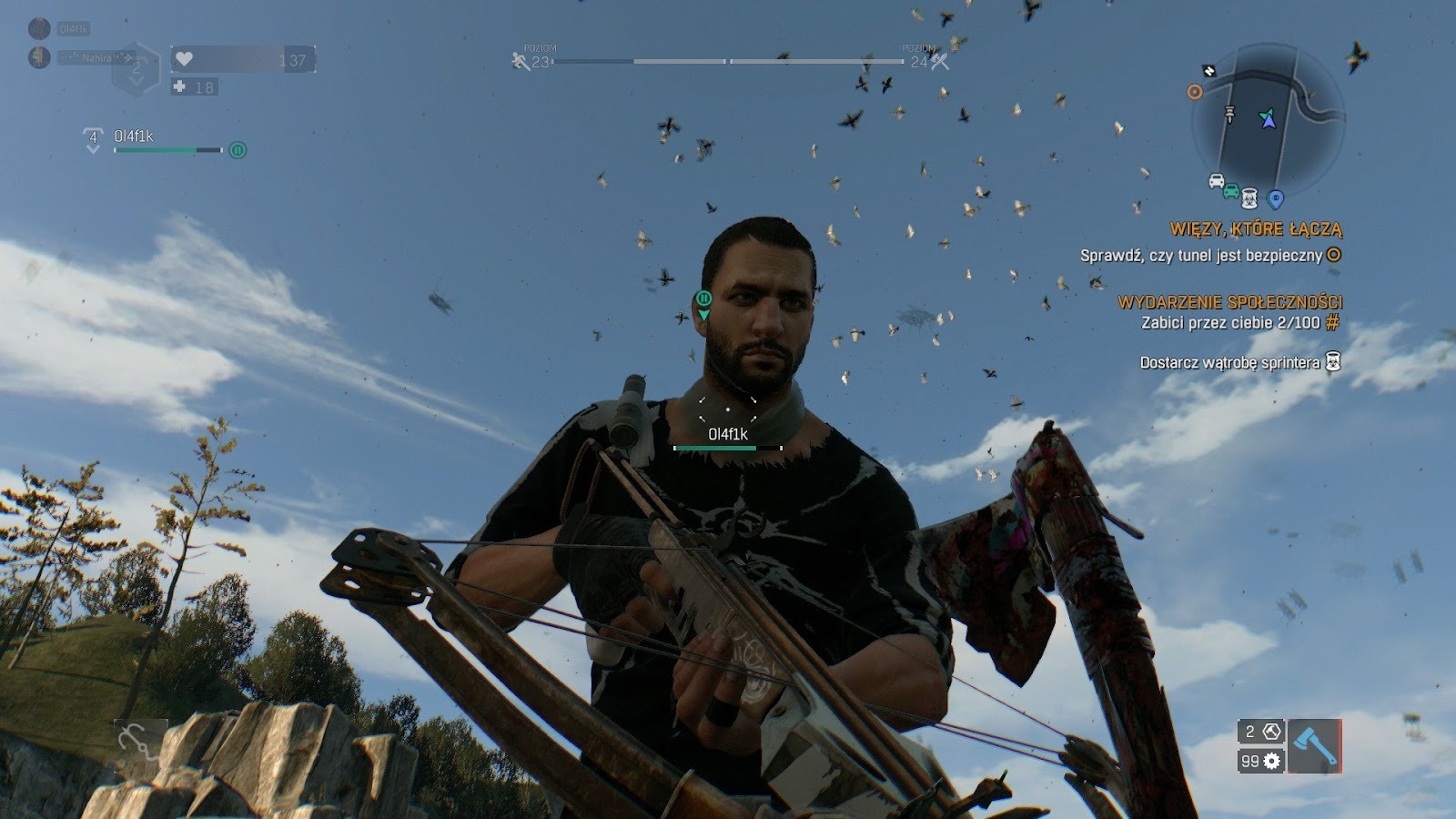
Task: Select the green car marker by the minimap
Action: point(1230,191)
